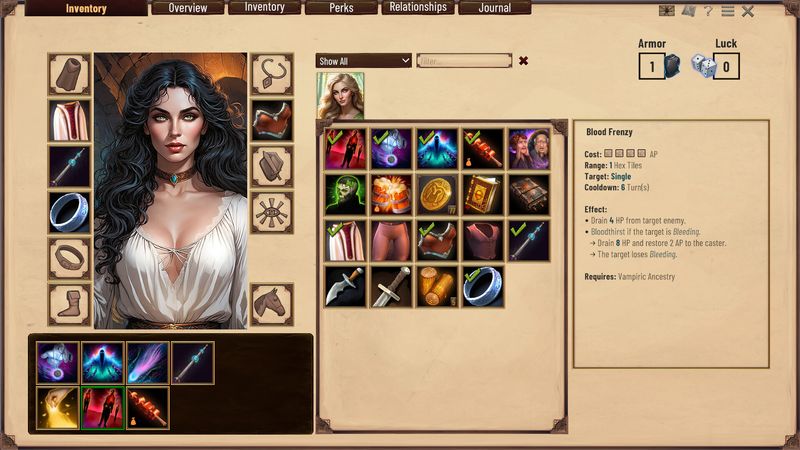Go to the Relationships tab
Screen dimensions: 800x450
[418, 8]
